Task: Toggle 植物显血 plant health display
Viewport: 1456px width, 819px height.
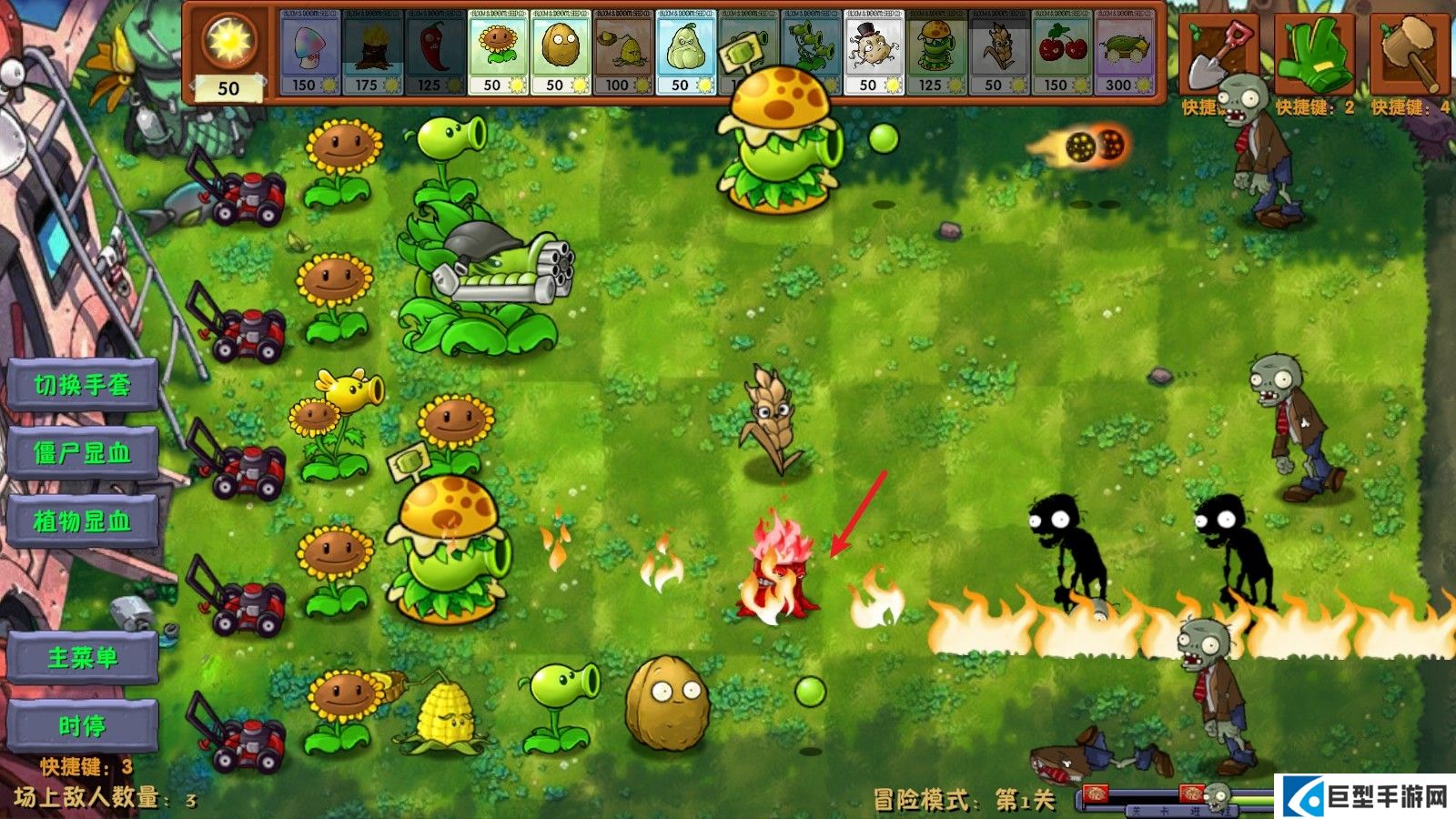Action: (x=80, y=521)
